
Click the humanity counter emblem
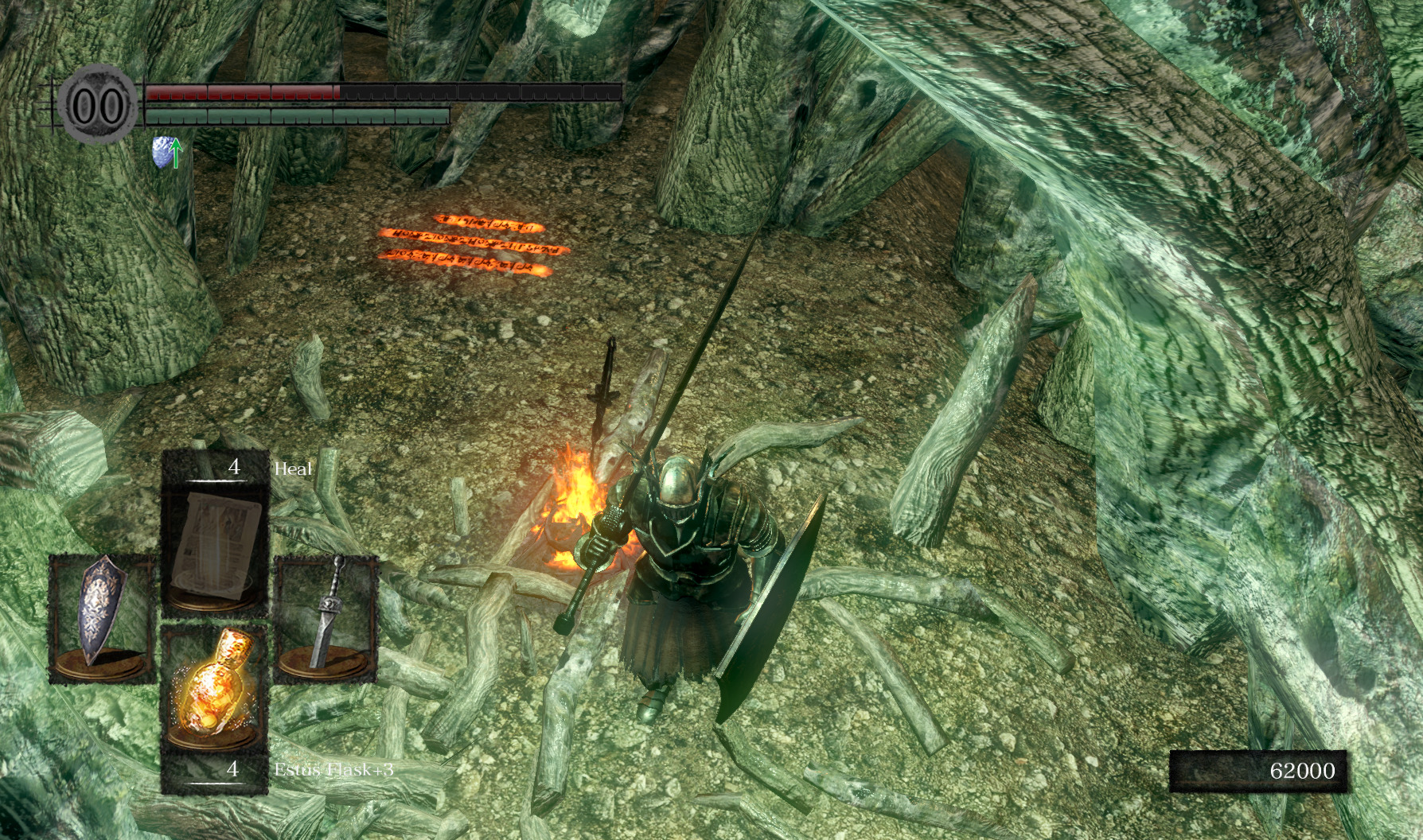(97, 104)
